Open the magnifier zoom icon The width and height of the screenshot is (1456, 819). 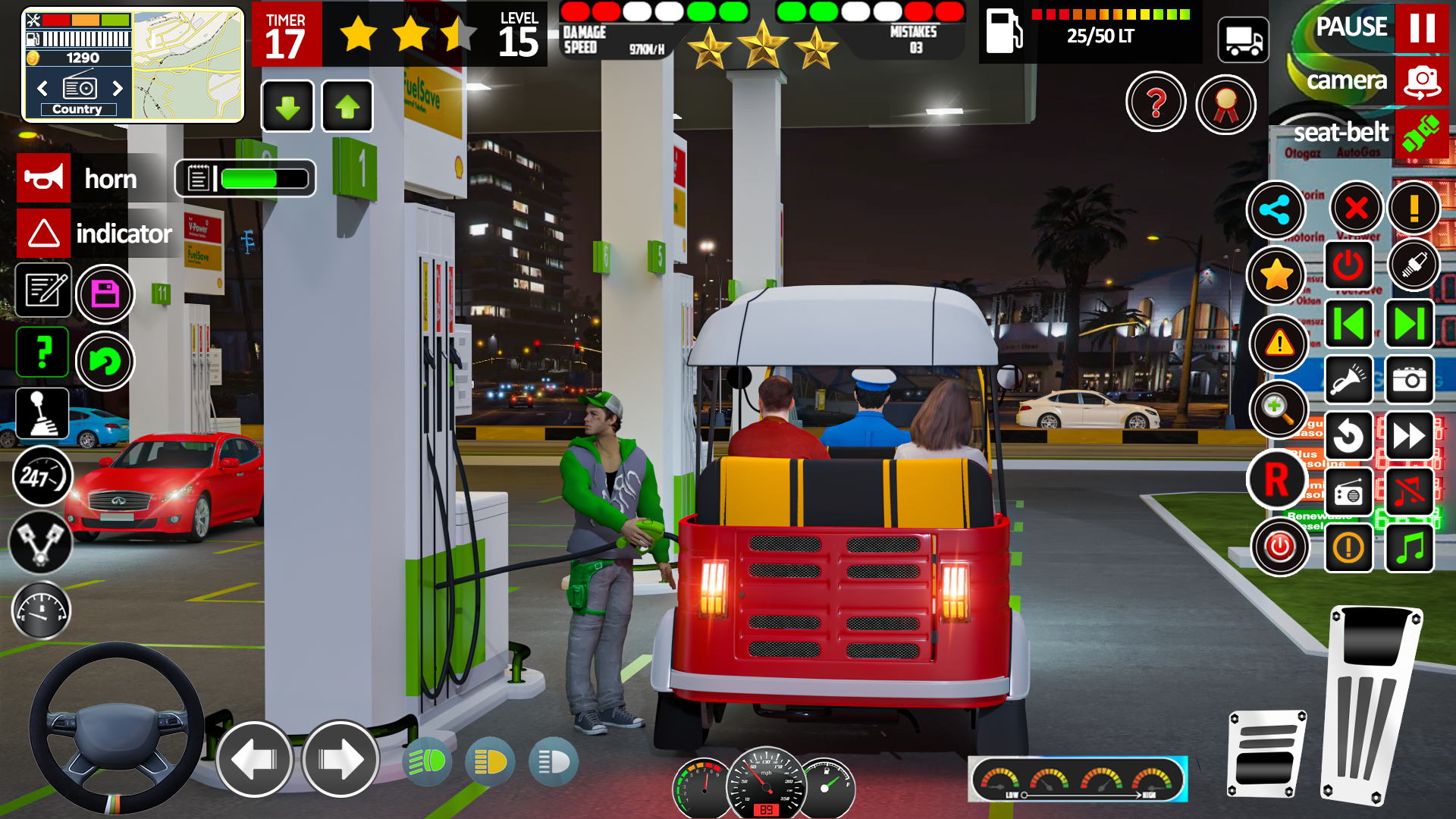coord(1279,411)
